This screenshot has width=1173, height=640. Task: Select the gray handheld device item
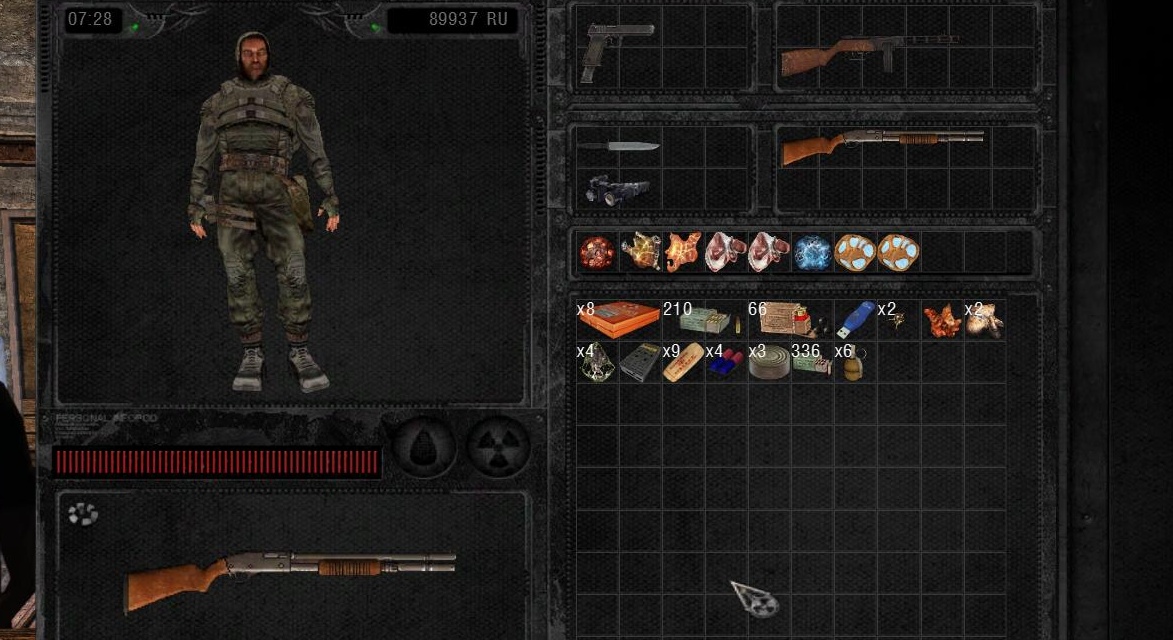click(x=639, y=363)
